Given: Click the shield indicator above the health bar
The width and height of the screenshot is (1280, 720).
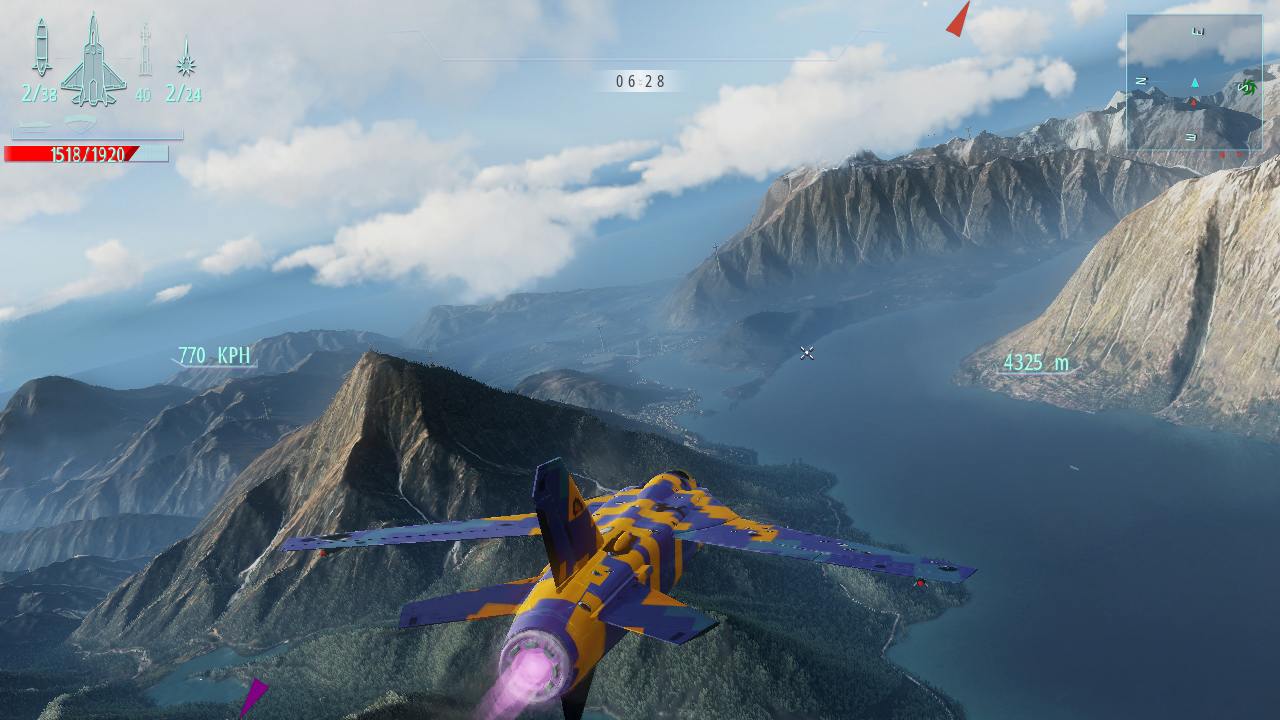Looking at the screenshot, I should coord(78,122).
